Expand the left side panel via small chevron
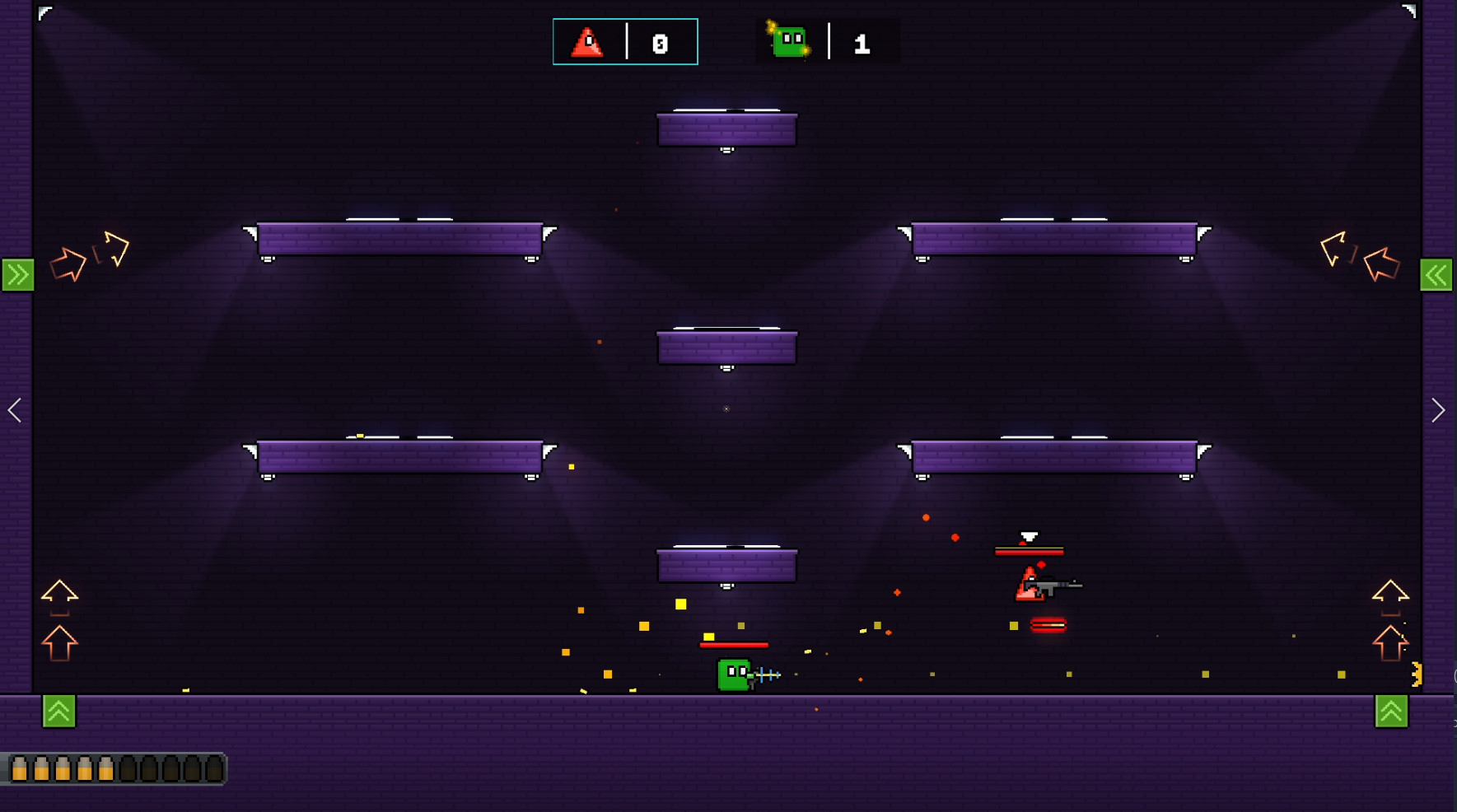 [14, 410]
